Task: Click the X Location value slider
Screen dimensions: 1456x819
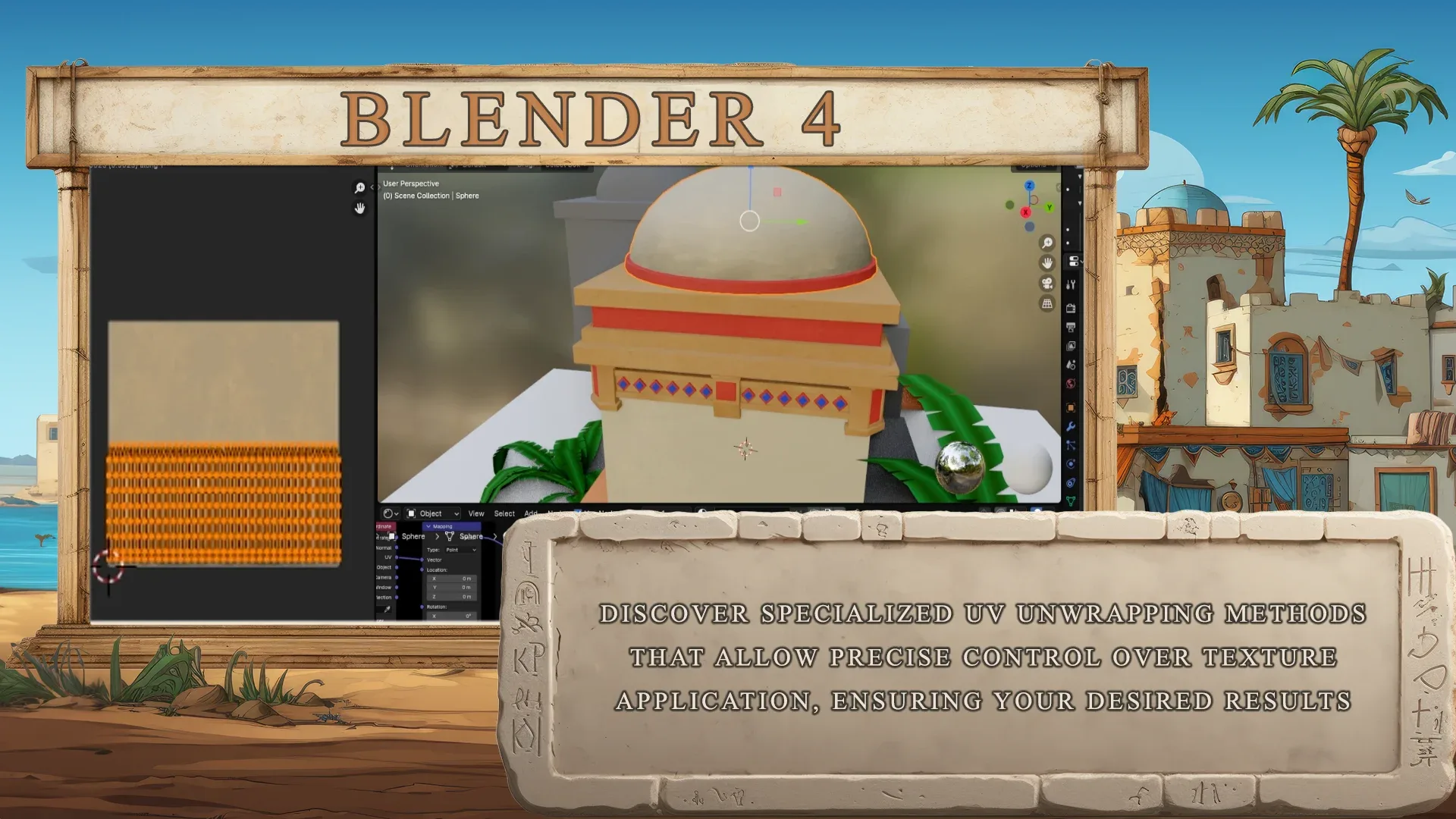Action: (x=451, y=579)
